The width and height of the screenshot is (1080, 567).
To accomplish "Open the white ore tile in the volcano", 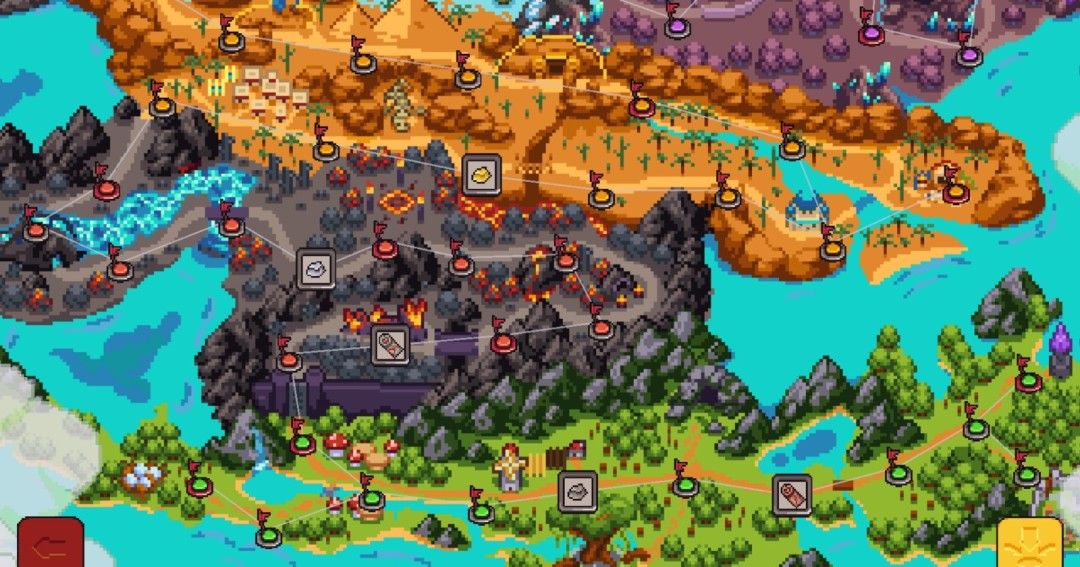I will 315,269.
